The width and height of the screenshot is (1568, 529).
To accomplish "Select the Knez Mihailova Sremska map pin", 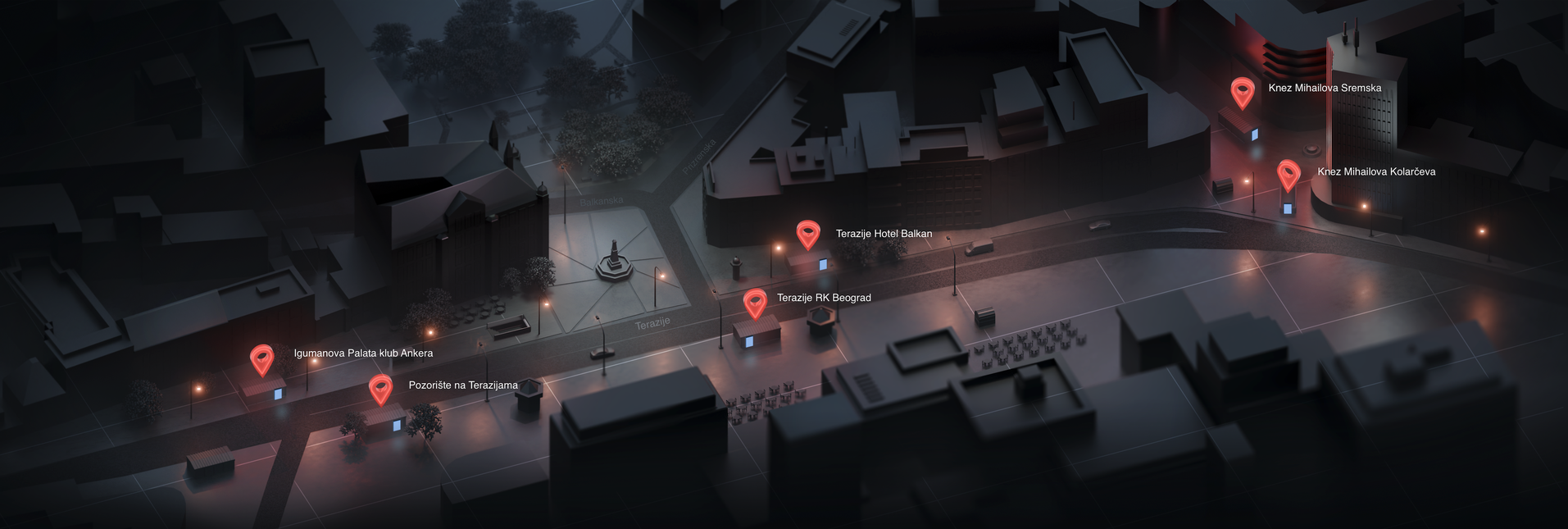I will (x=1243, y=91).
